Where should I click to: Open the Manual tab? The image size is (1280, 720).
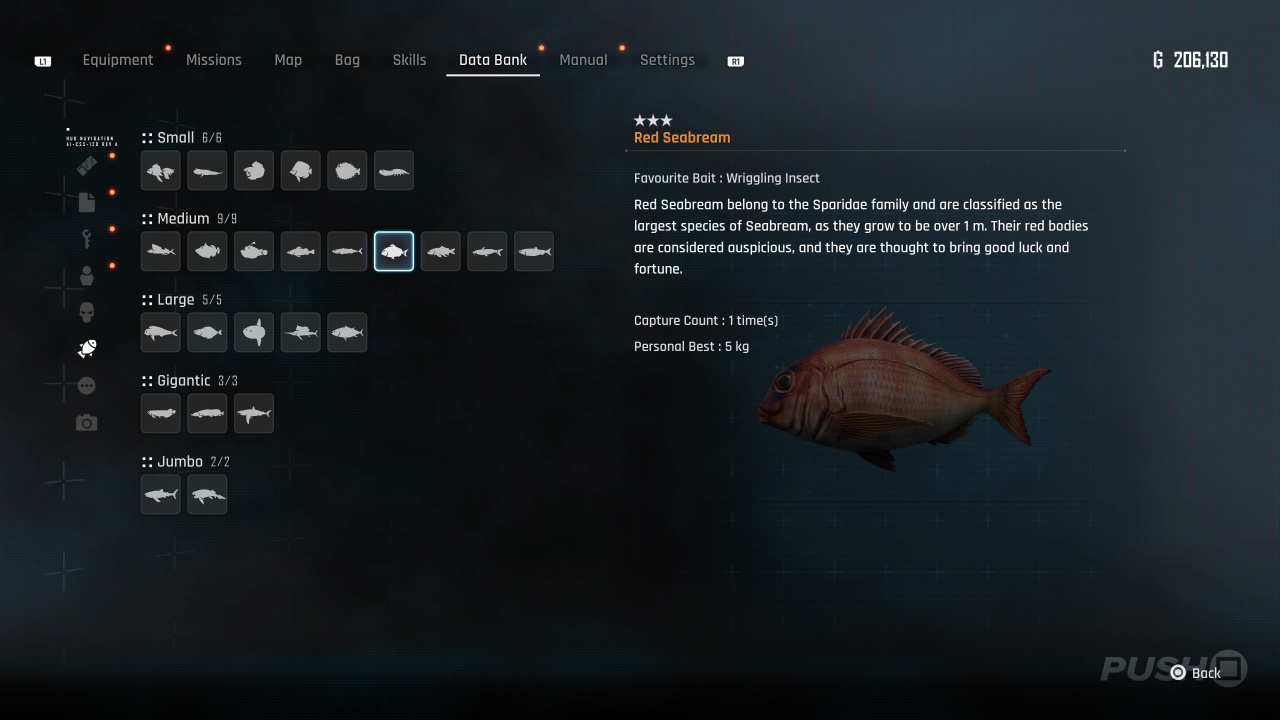tap(583, 60)
